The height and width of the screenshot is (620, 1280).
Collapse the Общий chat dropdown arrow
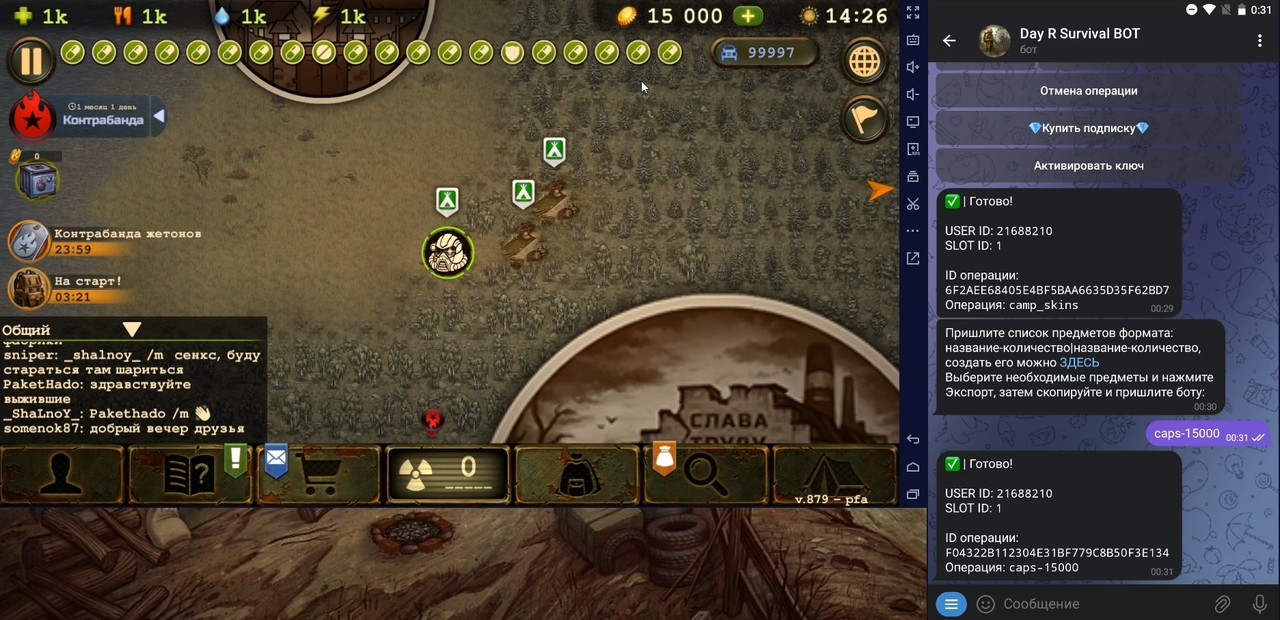(132, 330)
